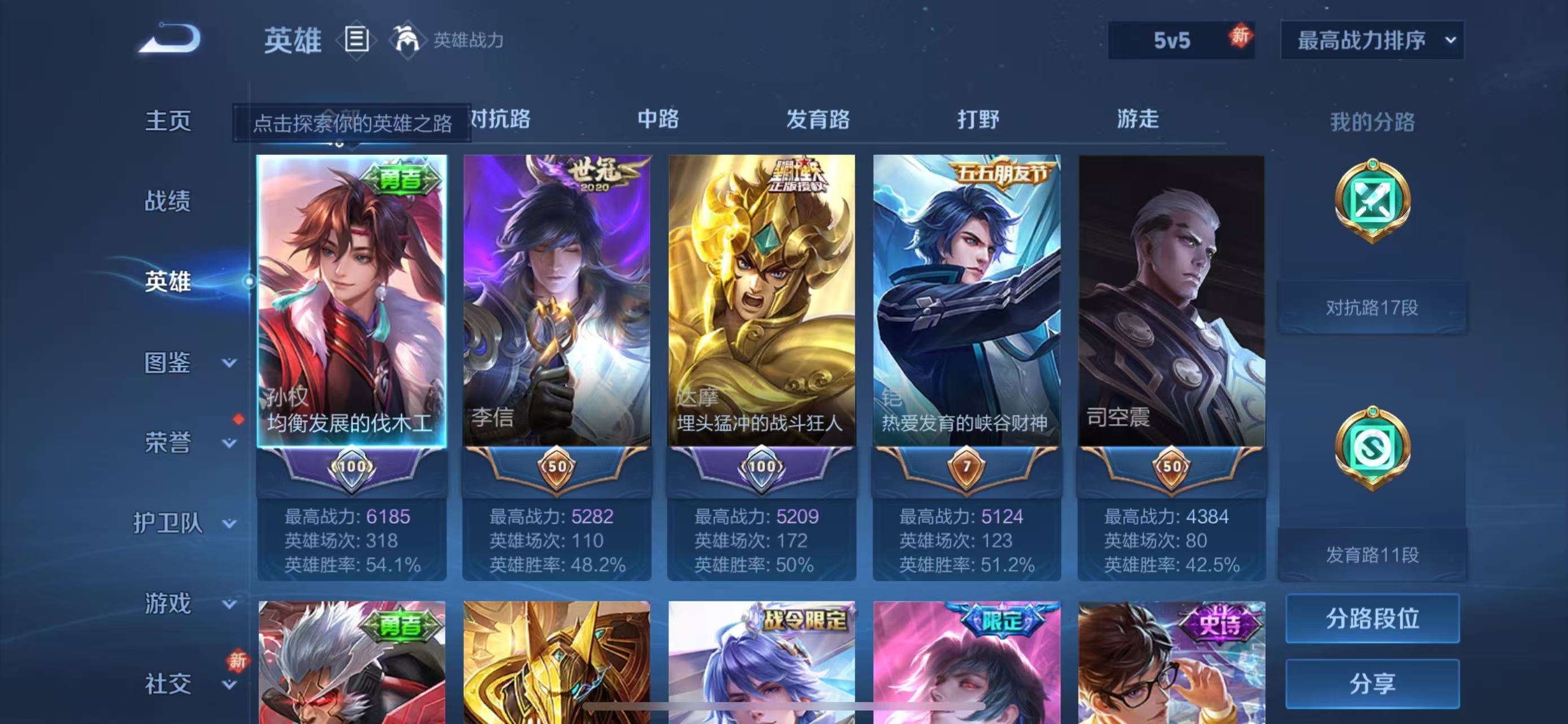Click the 英雄战力 helmet icon
The width and height of the screenshot is (1568, 724).
click(x=406, y=40)
